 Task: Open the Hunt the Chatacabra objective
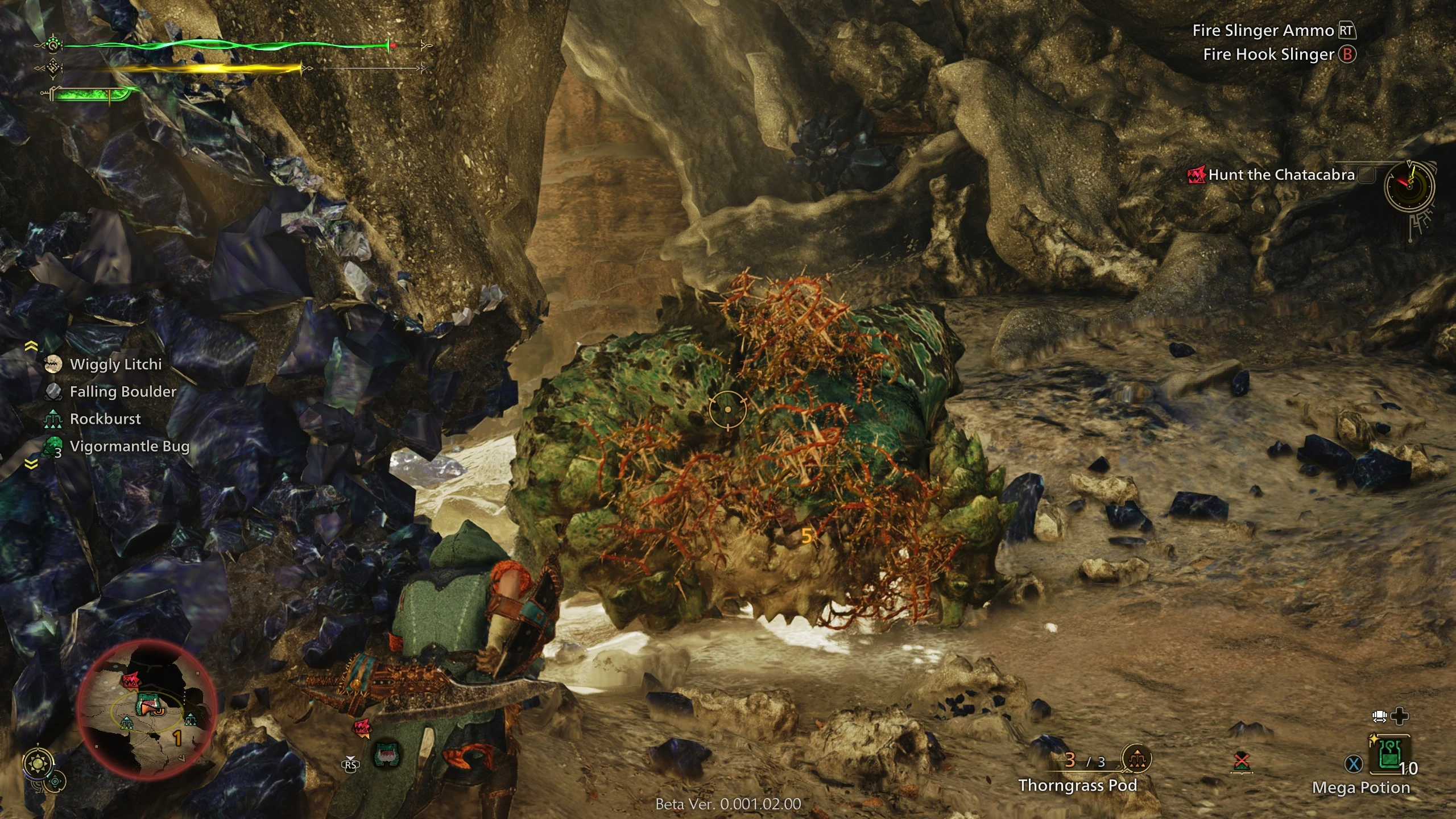[x=1281, y=175]
